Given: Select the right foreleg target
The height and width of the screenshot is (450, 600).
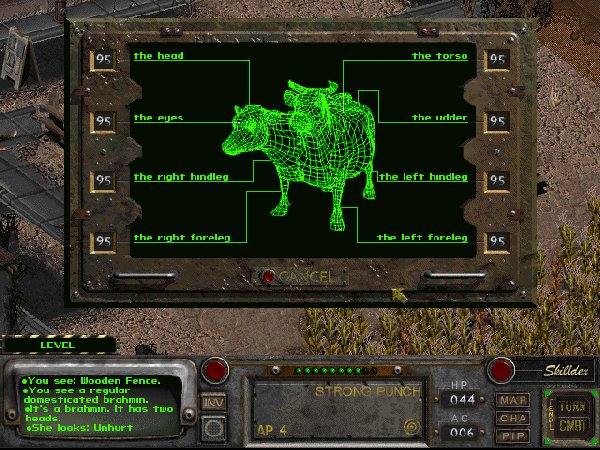Looking at the screenshot, I should [181, 238].
